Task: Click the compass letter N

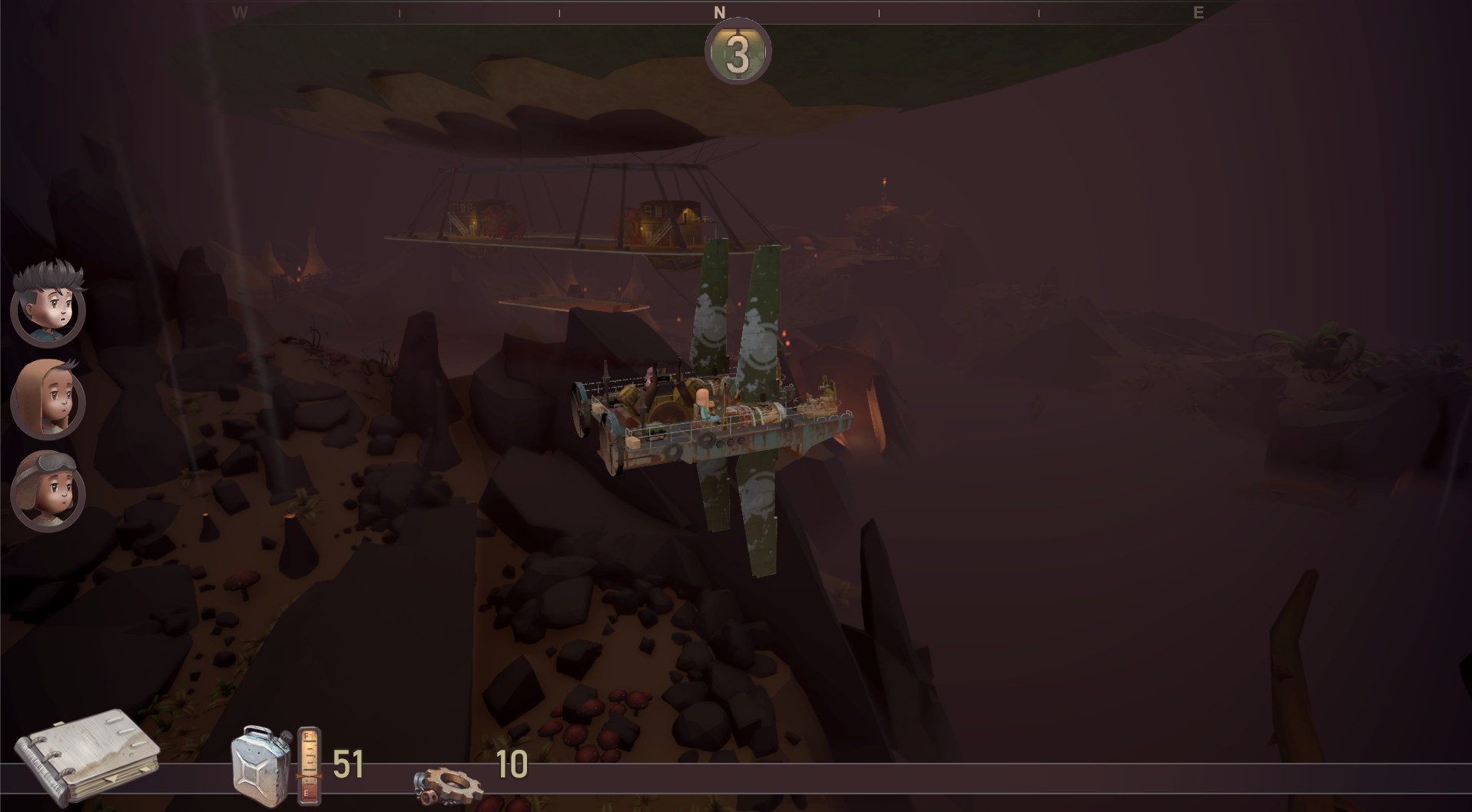Action: 719,11
